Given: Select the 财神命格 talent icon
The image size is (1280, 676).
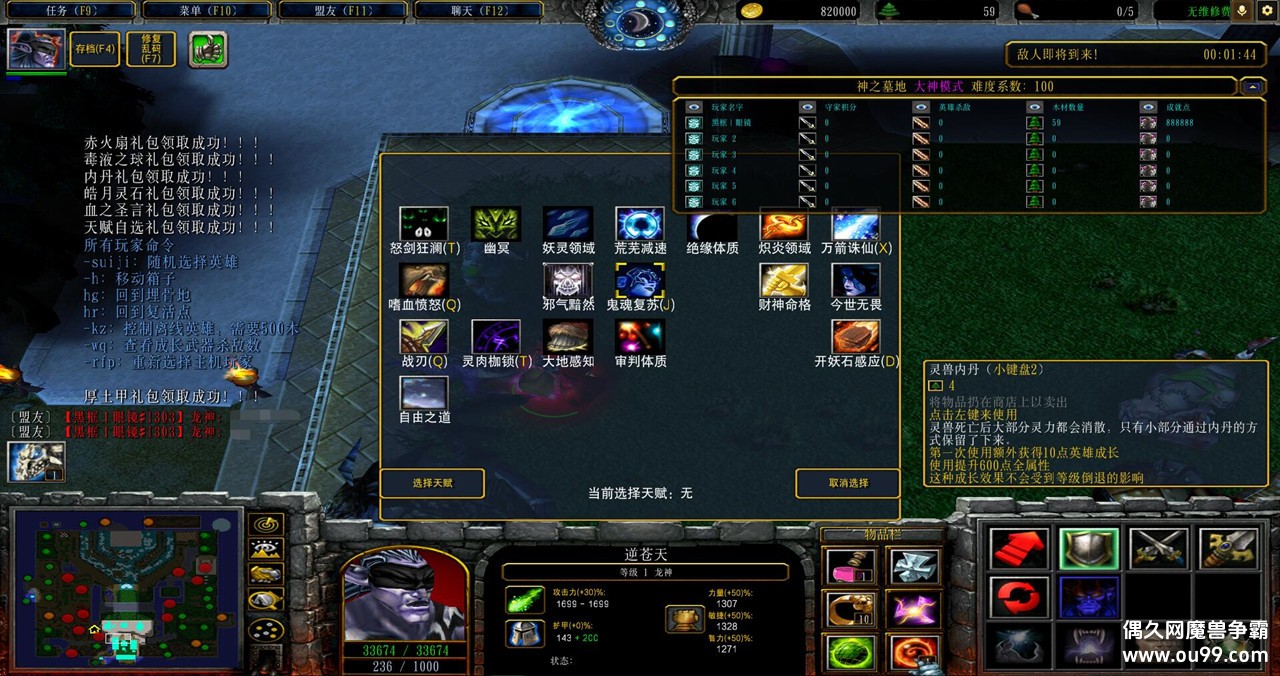Looking at the screenshot, I should [x=784, y=281].
